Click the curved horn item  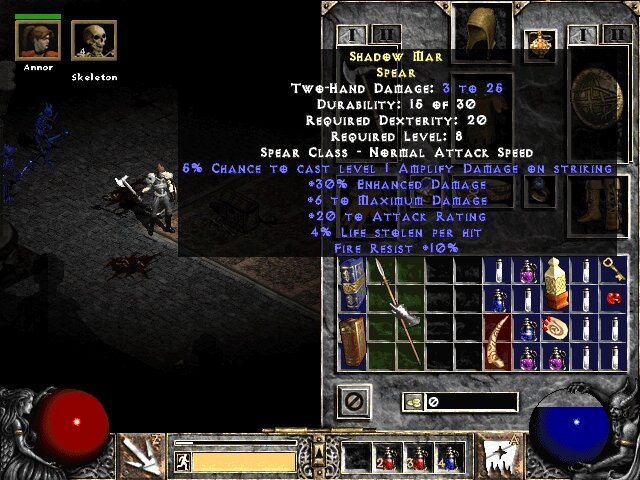497,341
